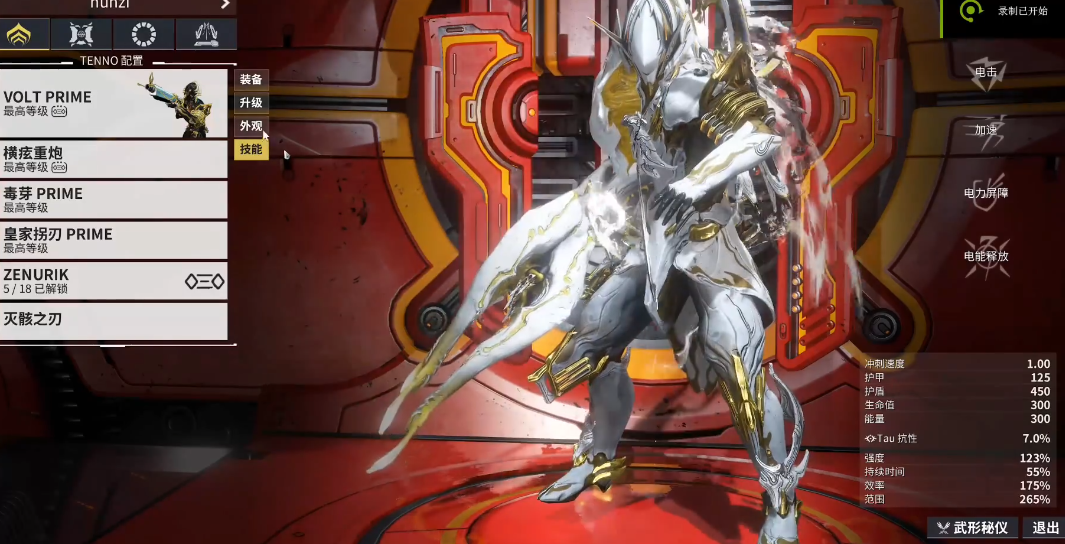Open the ZENURIK focus school slot
The image size is (1065, 544).
tap(113, 281)
